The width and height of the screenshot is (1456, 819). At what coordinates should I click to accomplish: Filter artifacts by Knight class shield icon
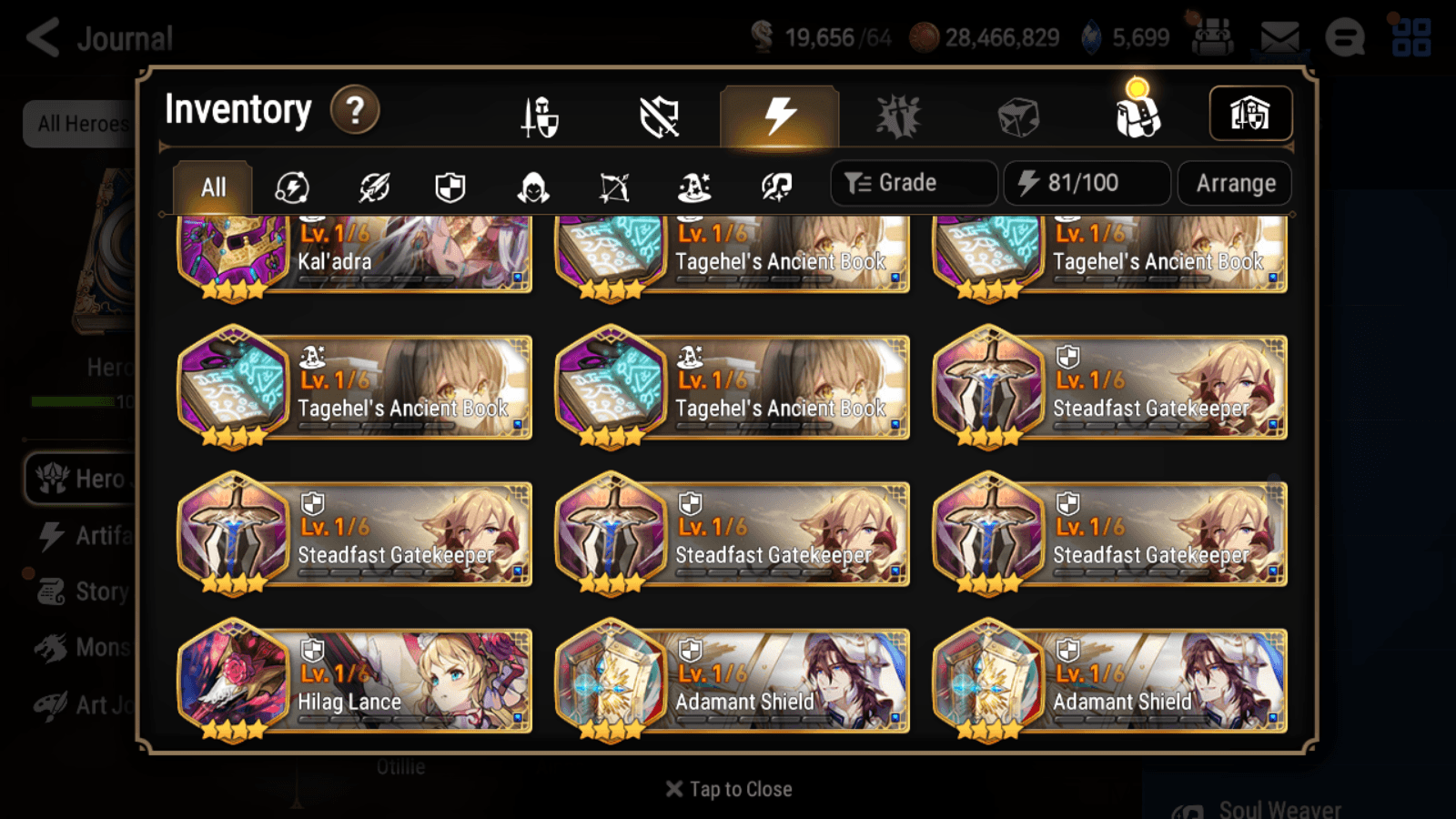(450, 187)
